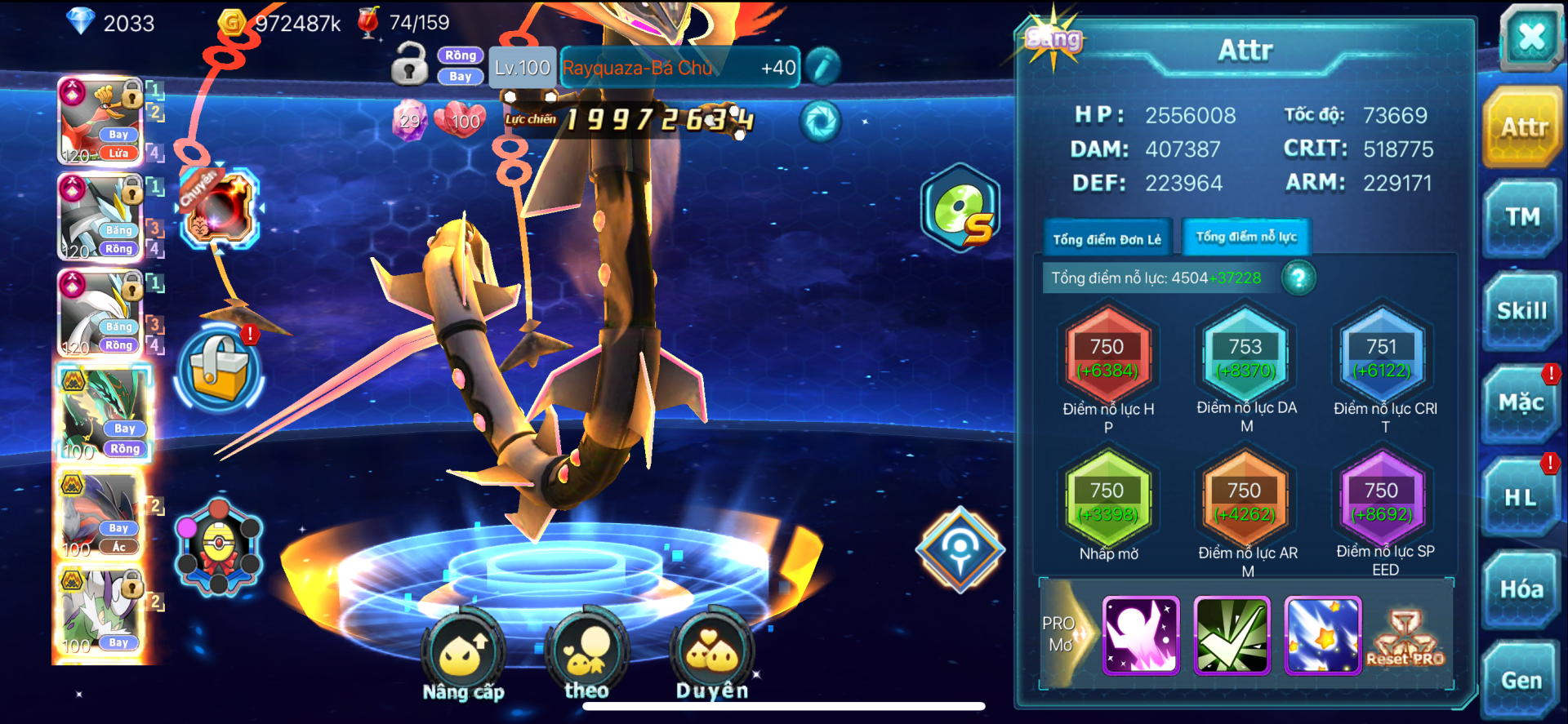Open the HL side tab
1568x724 pixels.
click(1521, 497)
